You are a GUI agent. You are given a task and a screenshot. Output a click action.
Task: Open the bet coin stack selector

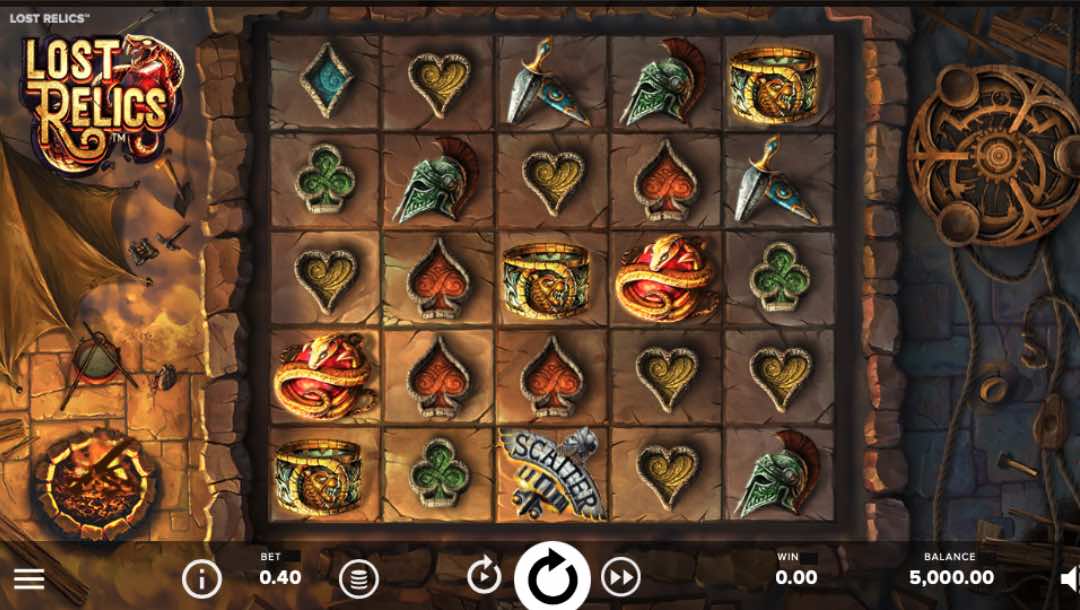[358, 578]
